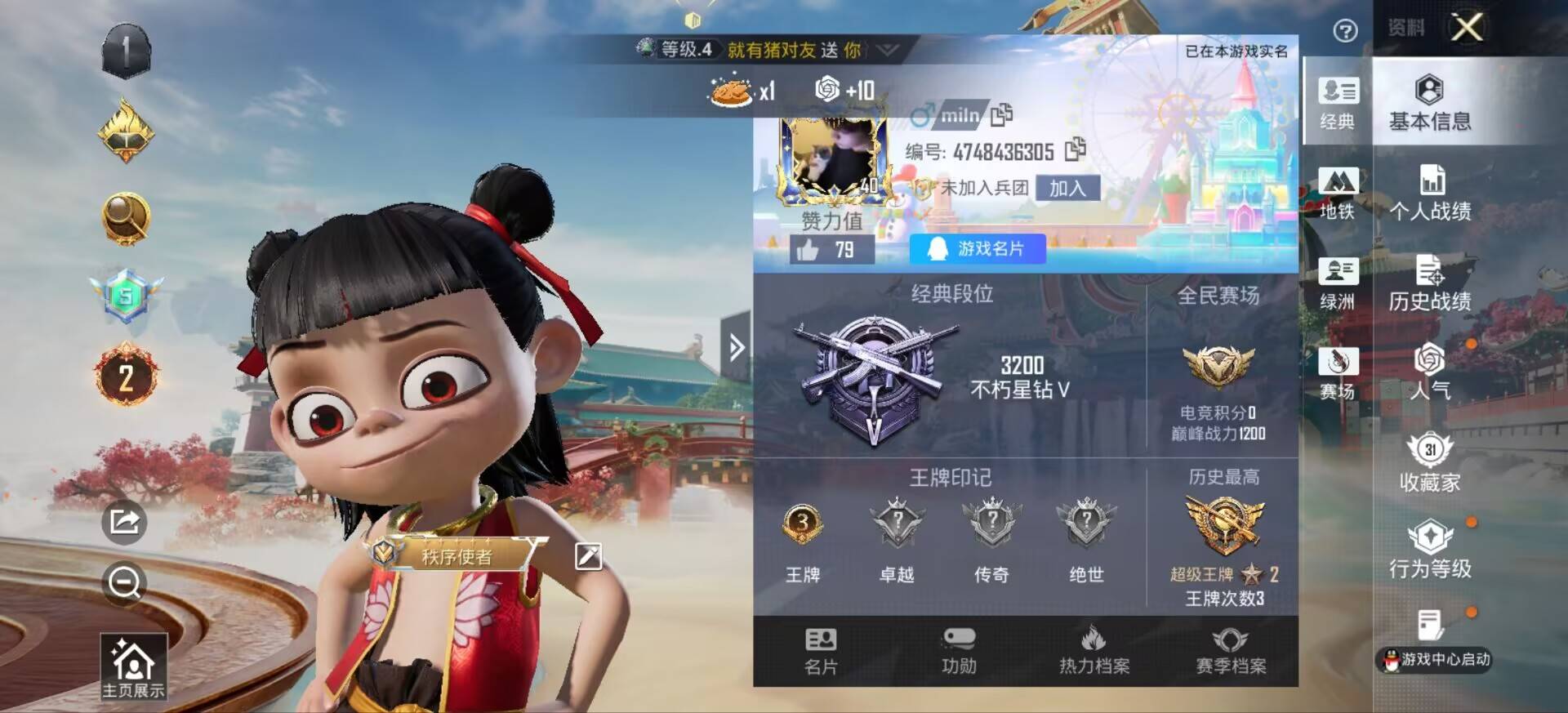Open 基本信息 basic info section
The image size is (1568, 713).
tap(1430, 102)
